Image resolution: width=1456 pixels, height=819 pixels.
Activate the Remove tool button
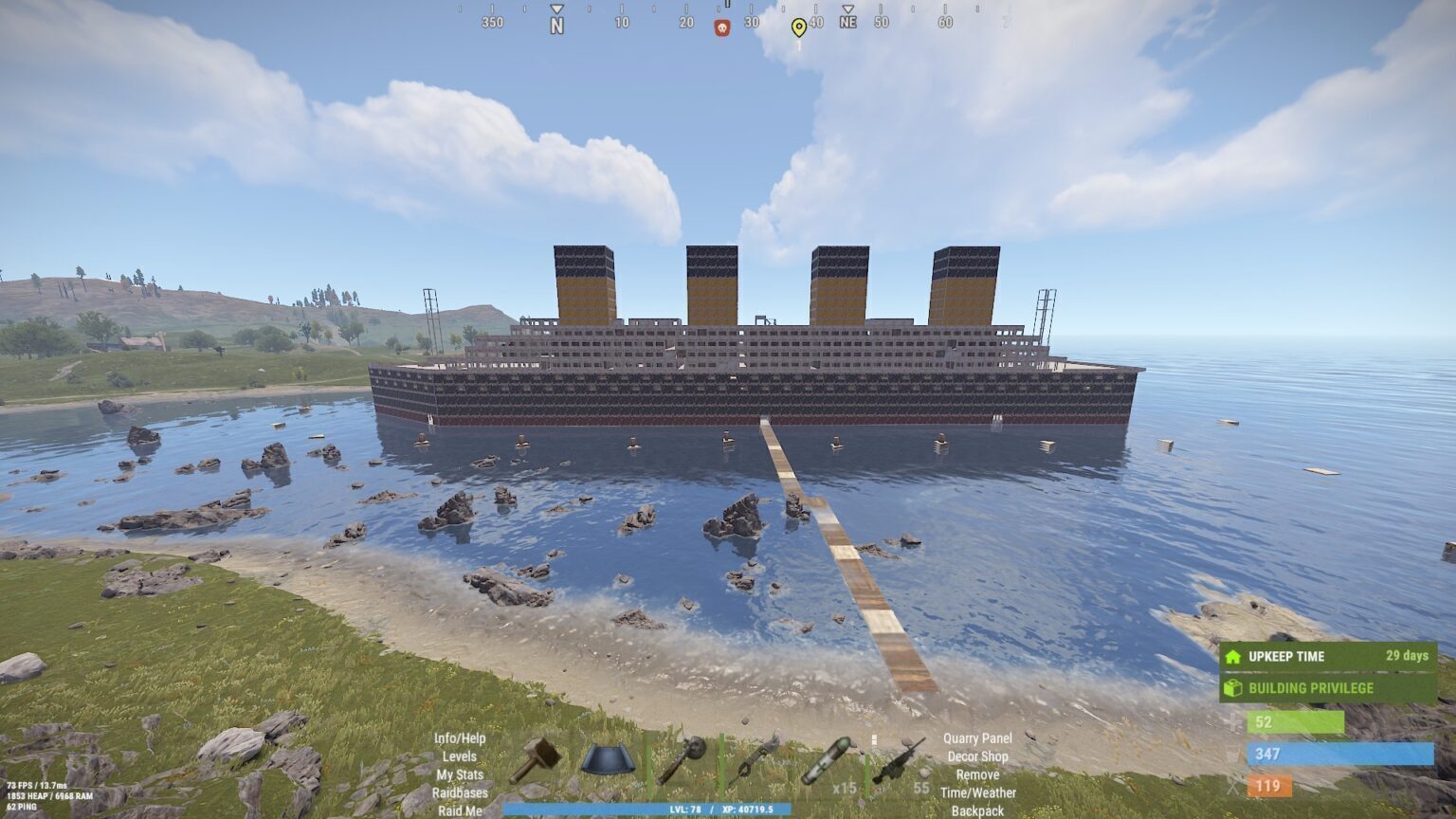(x=977, y=774)
